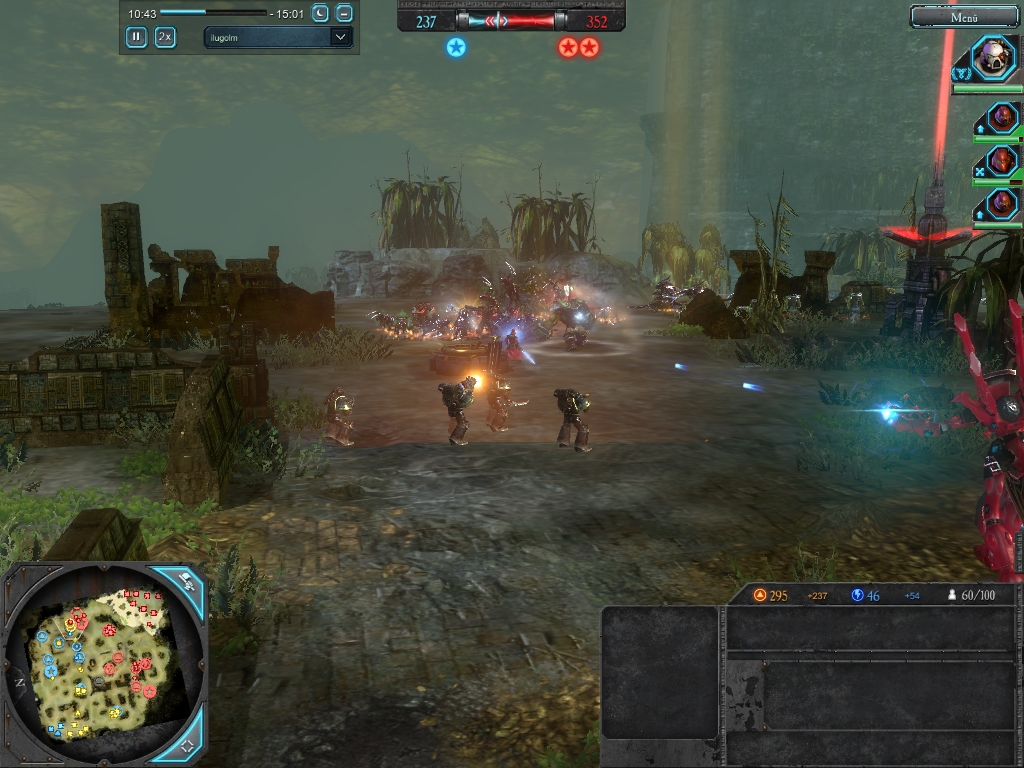Click the replay timeline progress bar
The width and height of the screenshot is (1024, 768).
coord(213,13)
